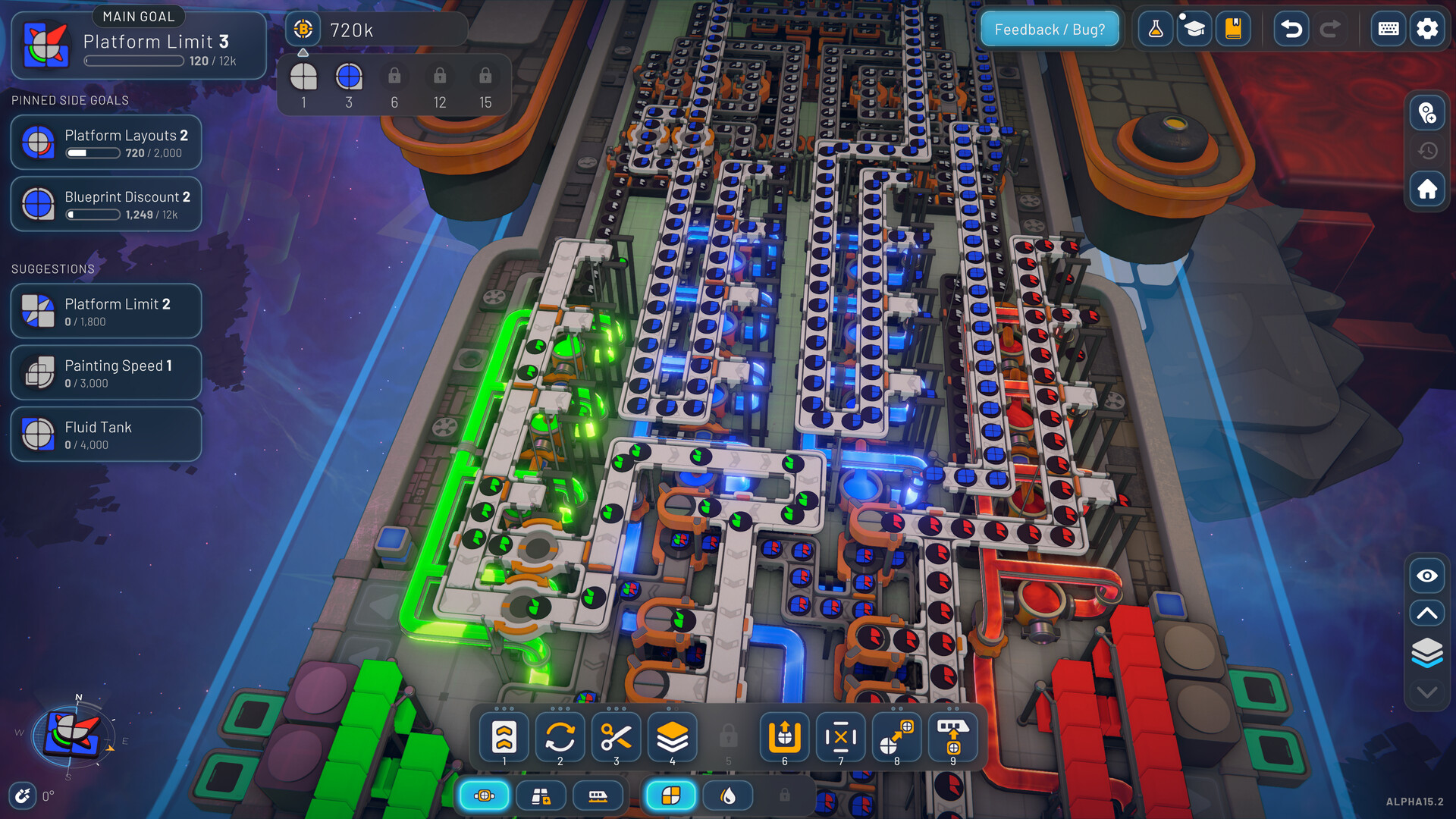Switch to the trains tab
The height and width of the screenshot is (819, 1456).
(x=599, y=795)
